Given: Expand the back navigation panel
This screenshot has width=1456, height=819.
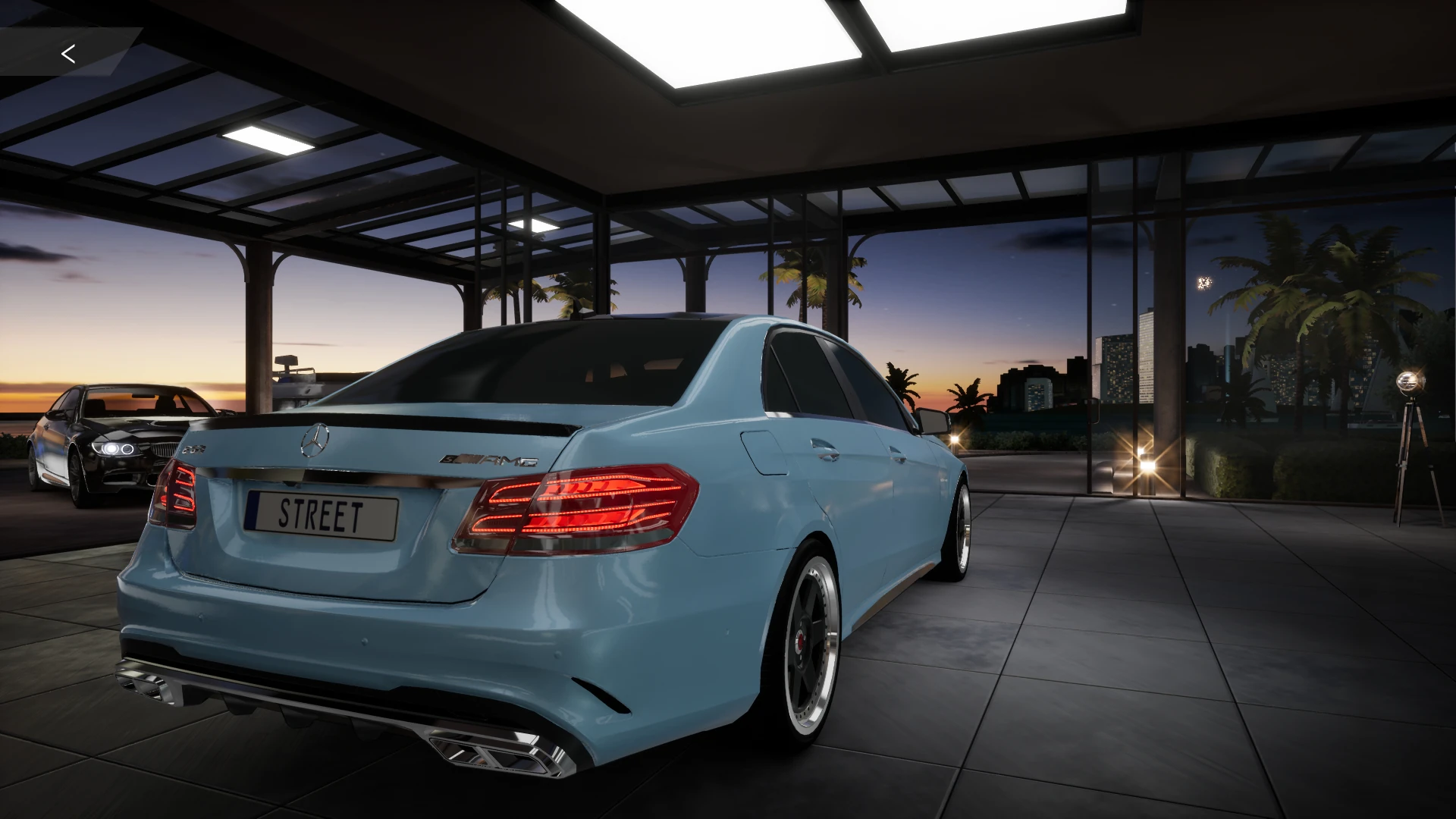Looking at the screenshot, I should tap(68, 53).
